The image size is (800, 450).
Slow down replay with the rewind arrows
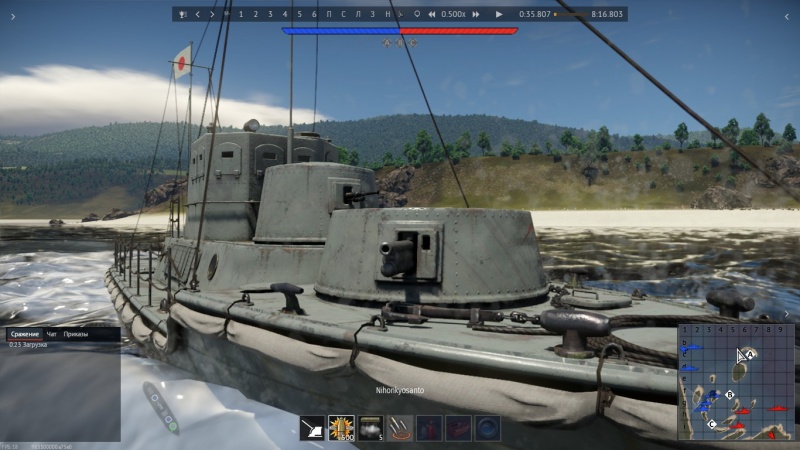432,15
